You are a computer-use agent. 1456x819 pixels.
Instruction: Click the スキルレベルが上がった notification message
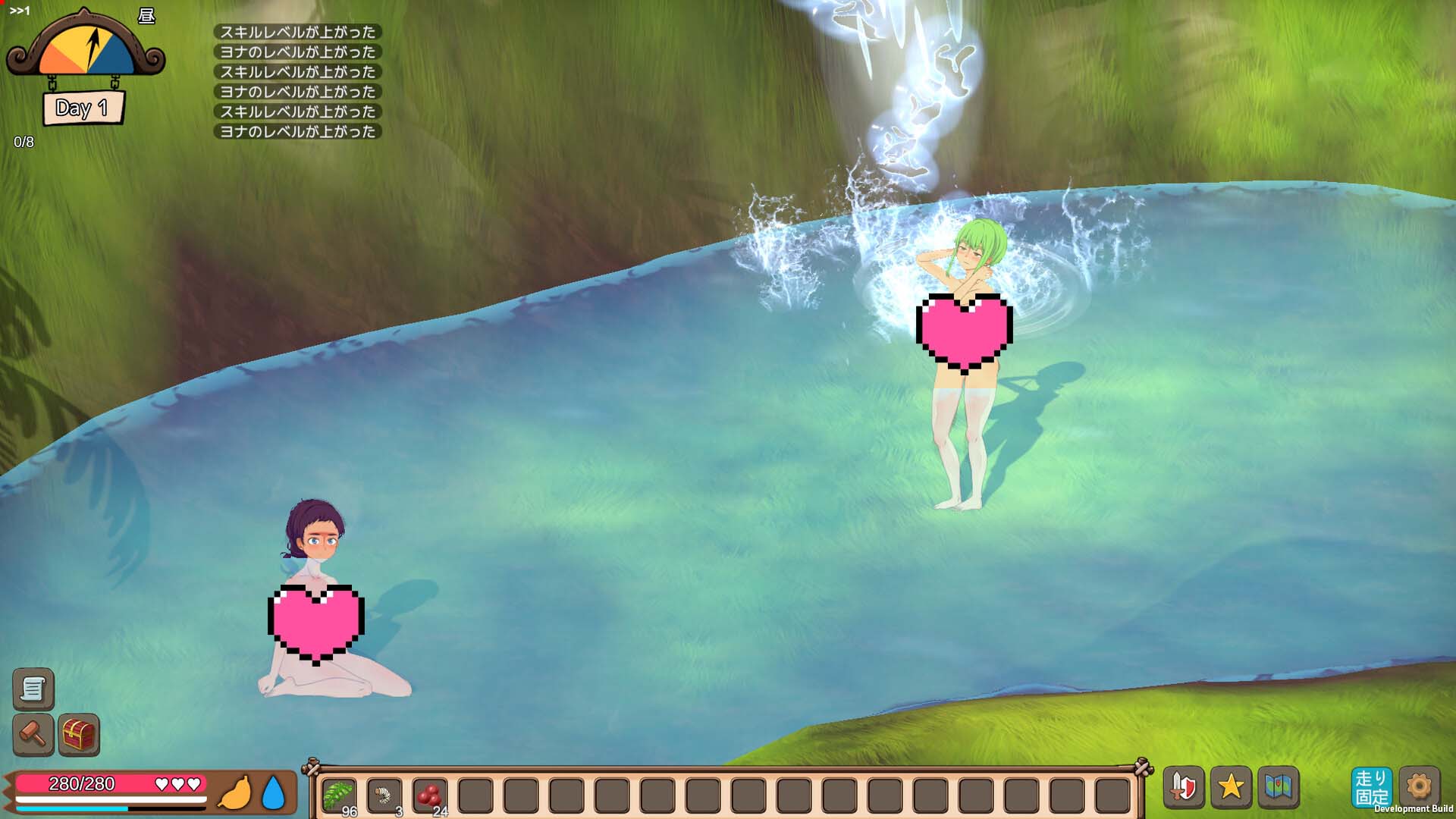click(298, 33)
